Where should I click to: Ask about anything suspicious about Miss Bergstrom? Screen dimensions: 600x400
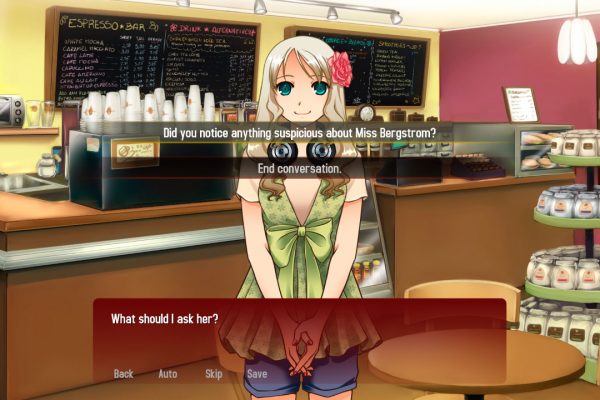point(300,133)
